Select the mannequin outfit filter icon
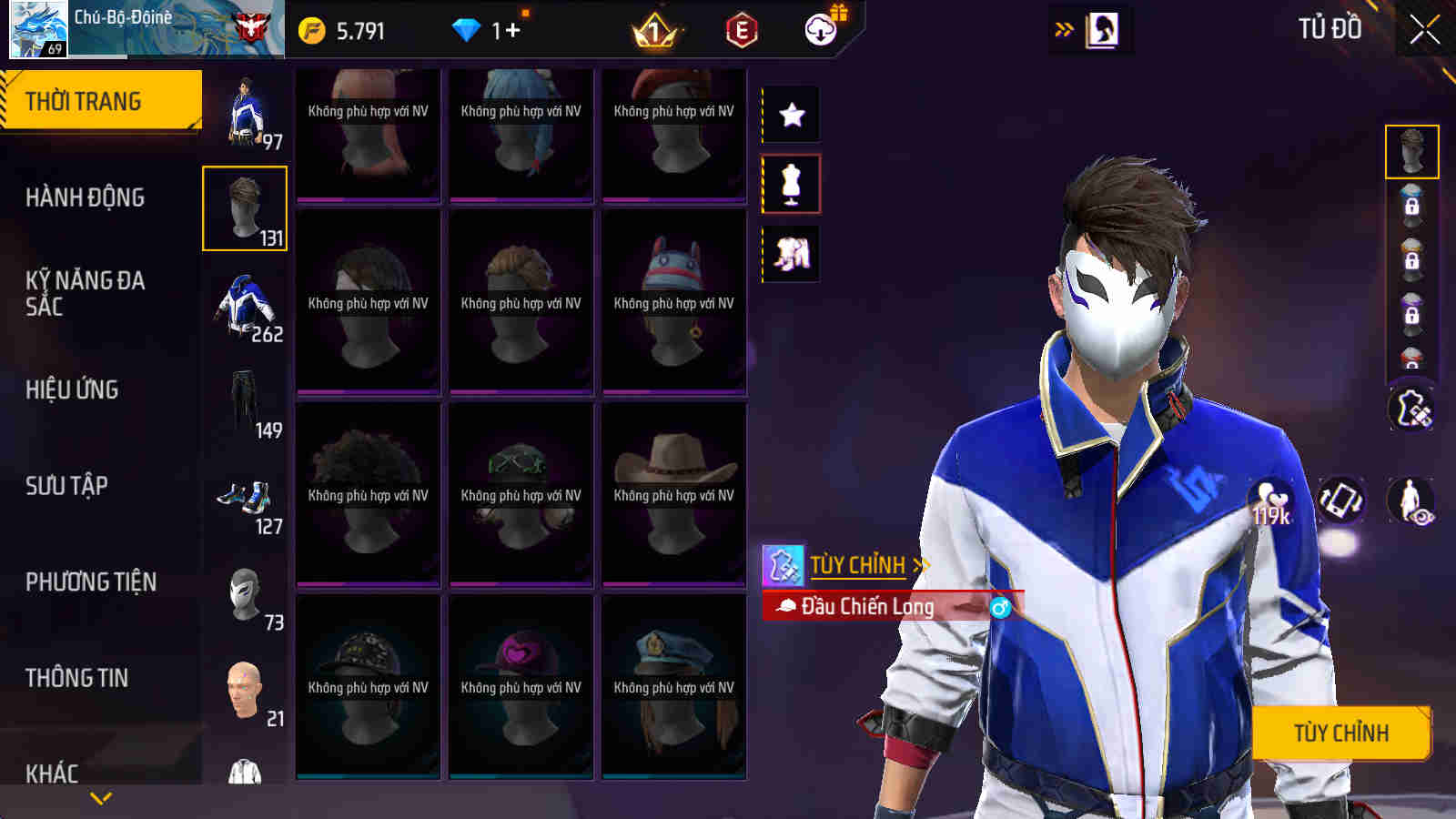 click(790, 182)
